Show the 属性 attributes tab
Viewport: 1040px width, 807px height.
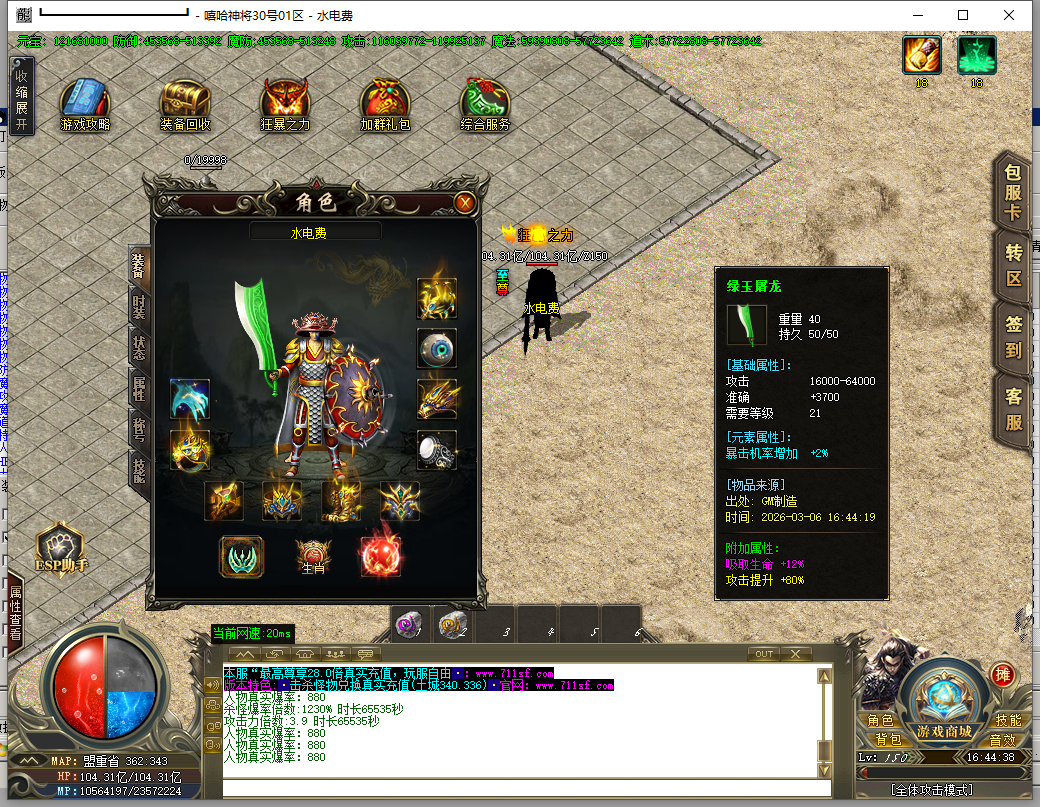tap(139, 388)
